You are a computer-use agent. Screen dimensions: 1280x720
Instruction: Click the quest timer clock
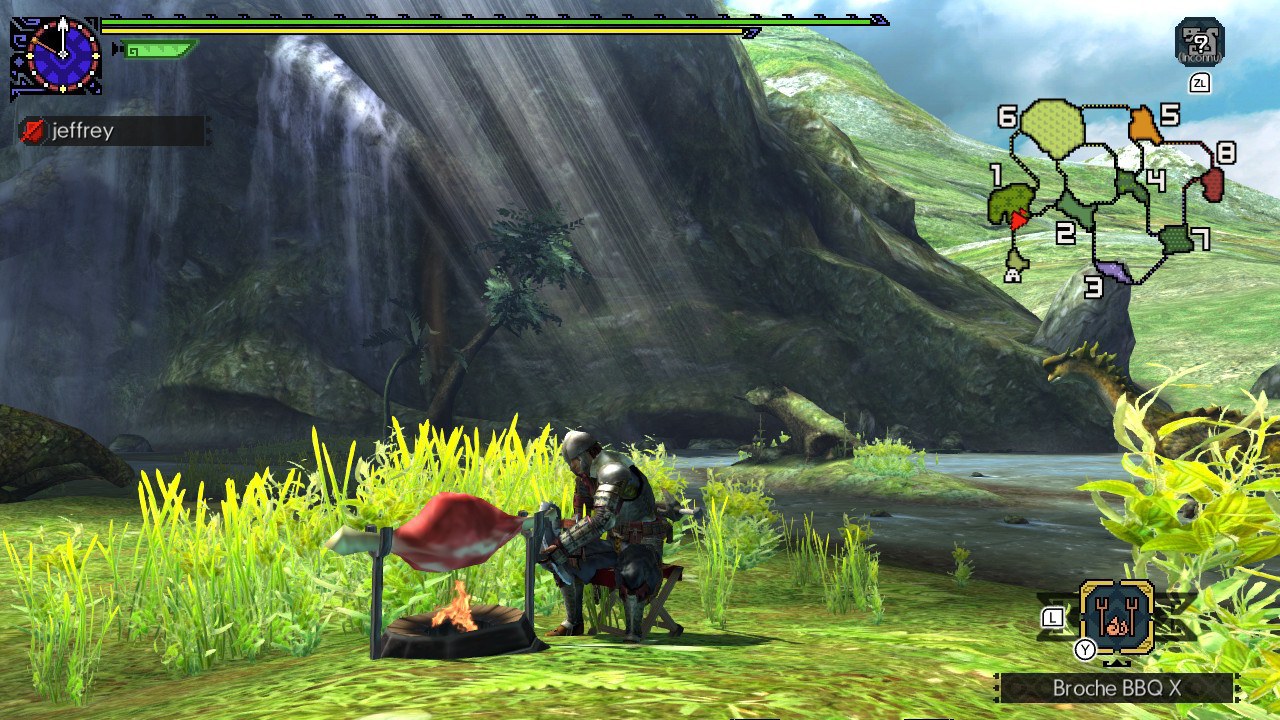click(x=62, y=53)
